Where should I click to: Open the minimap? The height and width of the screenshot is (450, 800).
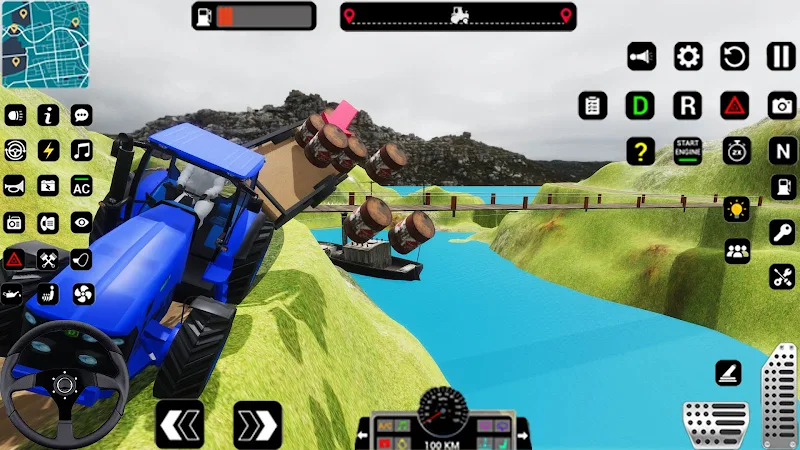pos(45,45)
